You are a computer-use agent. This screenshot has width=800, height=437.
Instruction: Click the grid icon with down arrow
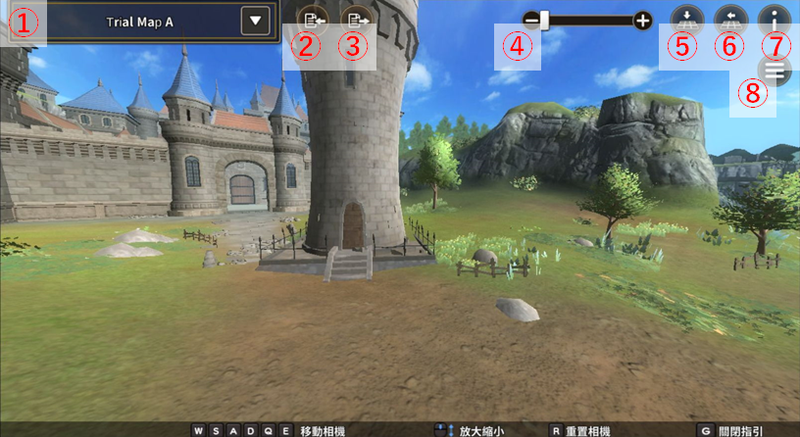[x=686, y=18]
